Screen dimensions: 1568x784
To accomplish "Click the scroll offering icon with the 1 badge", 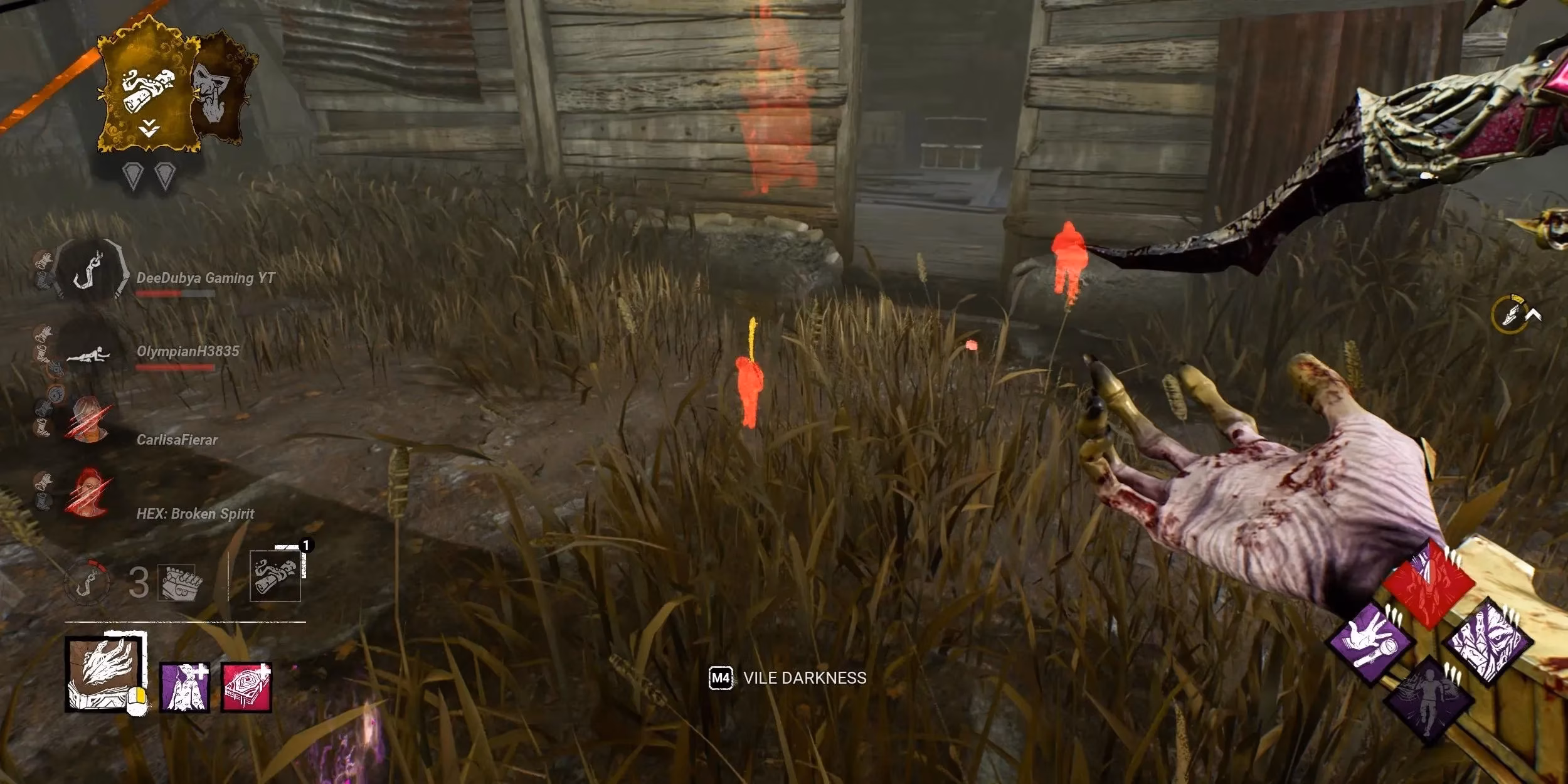I will [277, 576].
